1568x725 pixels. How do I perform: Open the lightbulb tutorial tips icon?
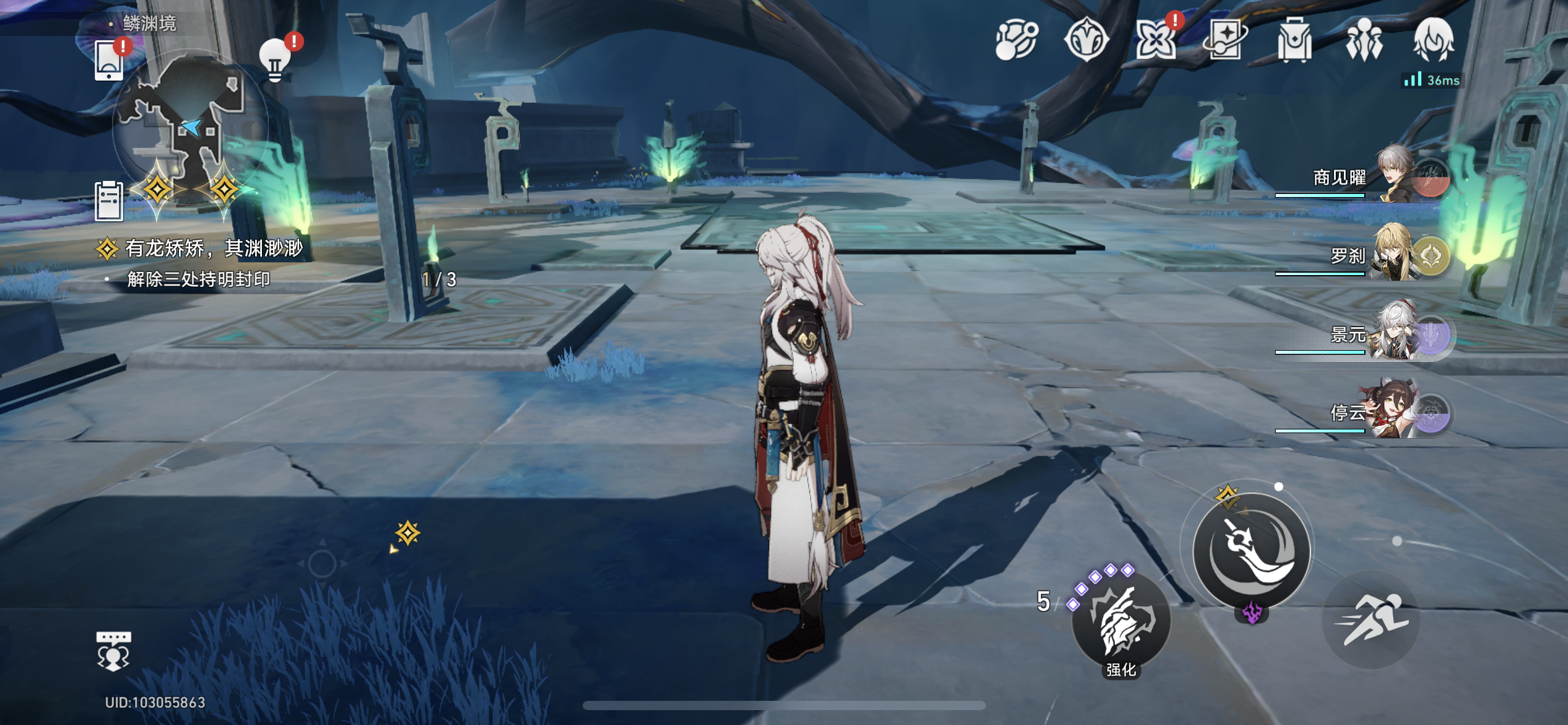coord(275,60)
